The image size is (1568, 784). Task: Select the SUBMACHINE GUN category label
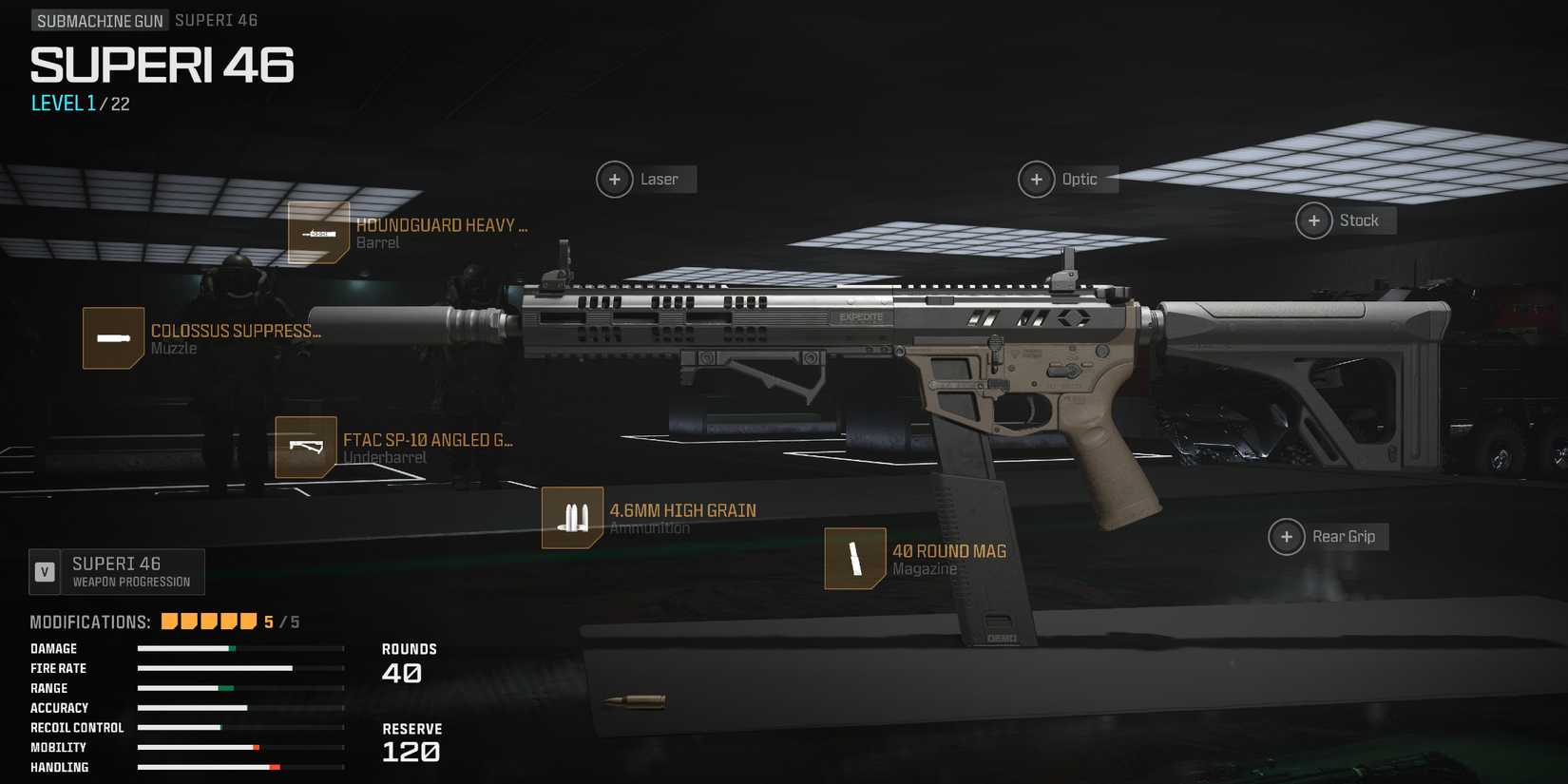pyautogui.click(x=99, y=19)
